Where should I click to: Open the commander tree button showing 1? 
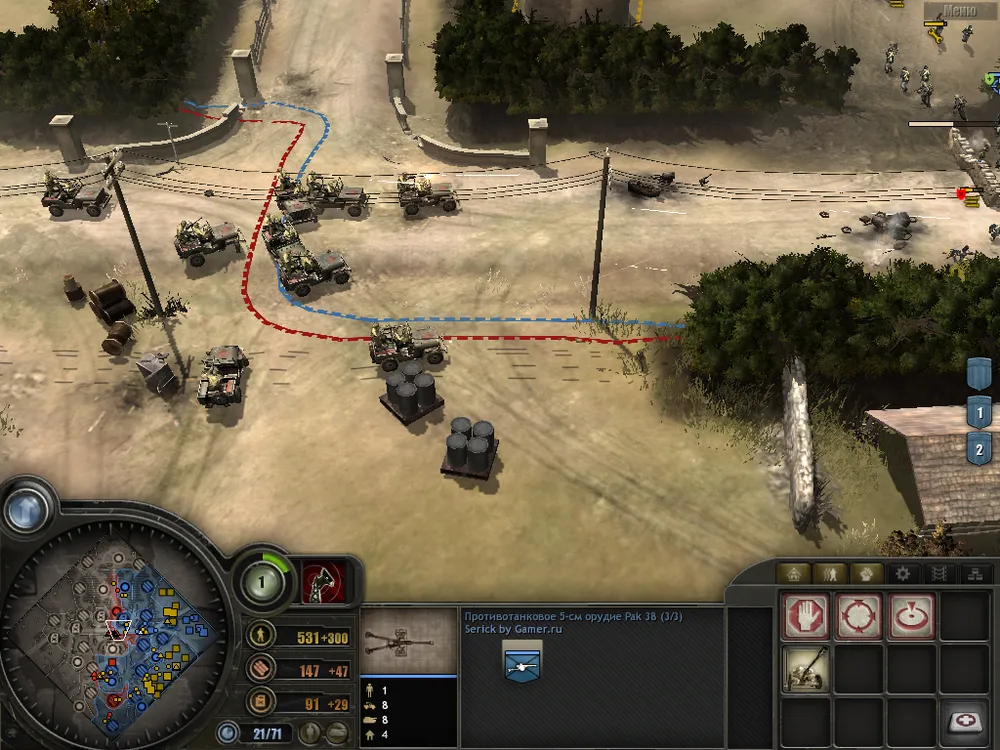point(259,581)
